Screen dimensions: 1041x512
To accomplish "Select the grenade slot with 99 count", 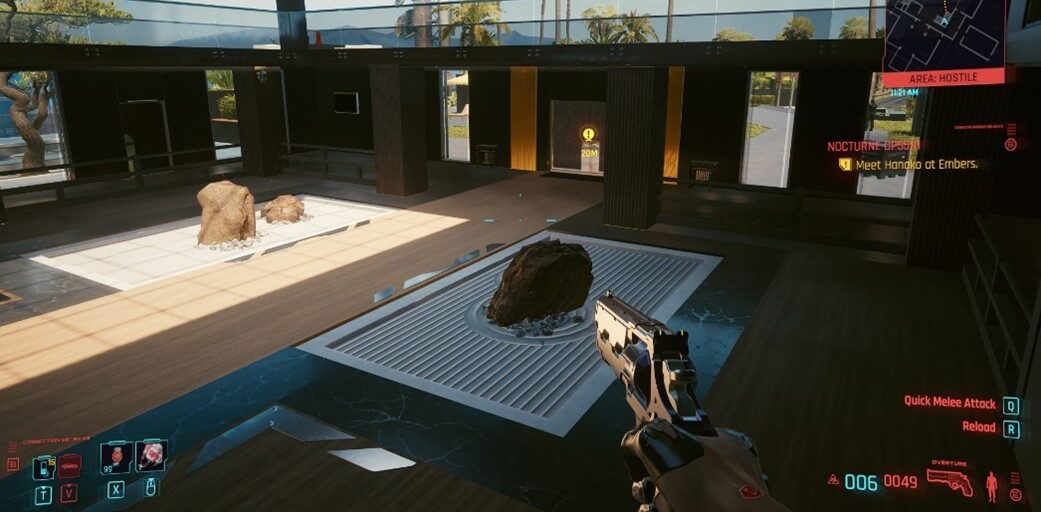I will [x=116, y=457].
